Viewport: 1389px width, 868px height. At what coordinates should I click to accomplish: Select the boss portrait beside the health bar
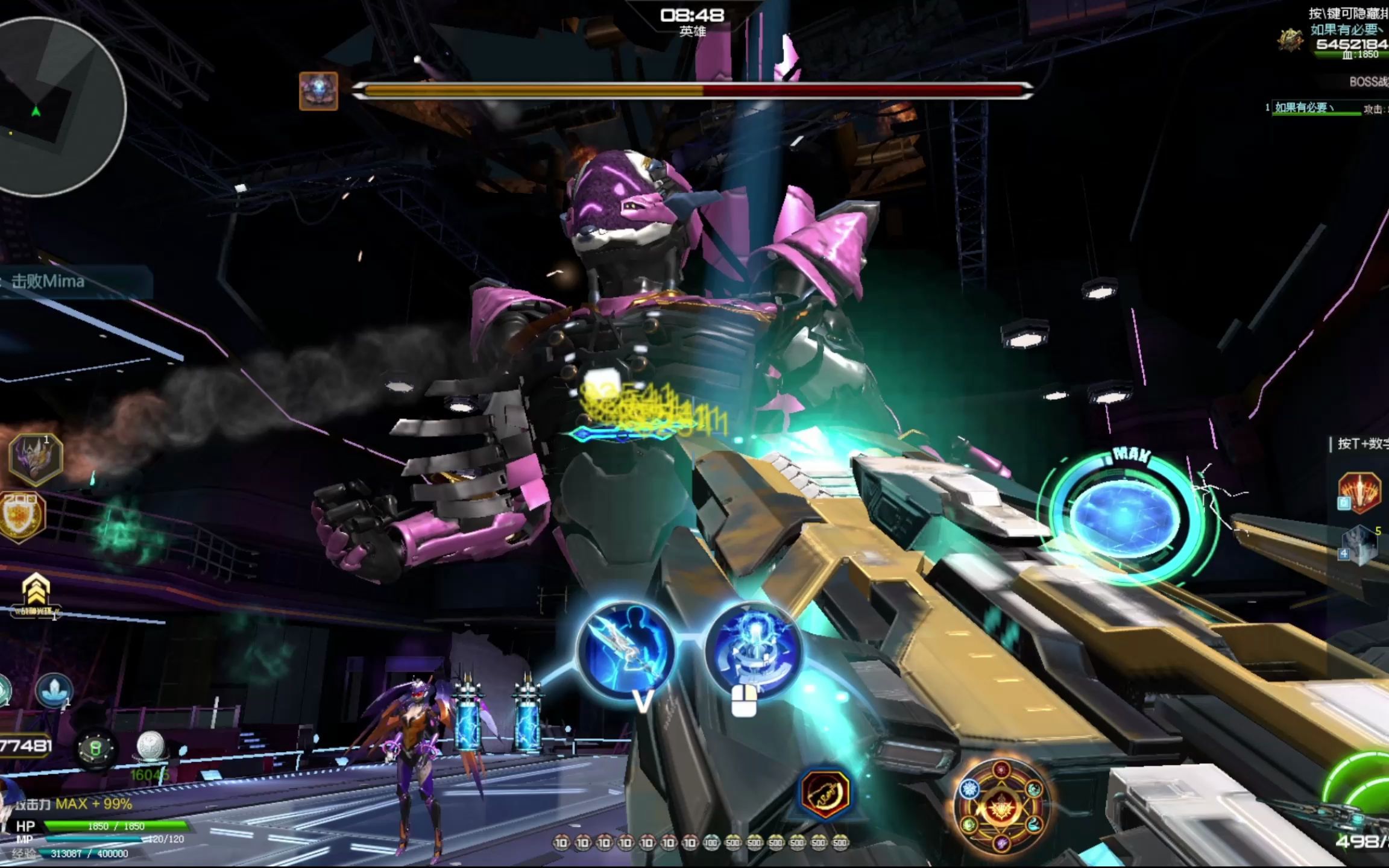click(x=318, y=91)
